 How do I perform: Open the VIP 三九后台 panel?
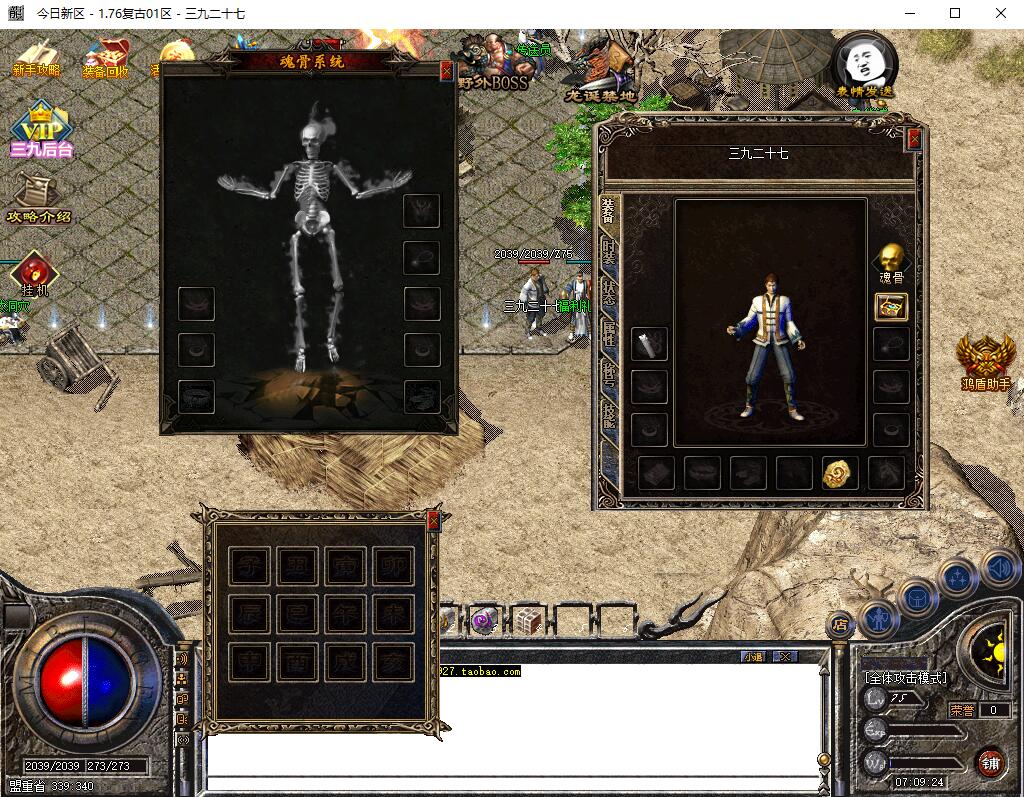[40, 132]
